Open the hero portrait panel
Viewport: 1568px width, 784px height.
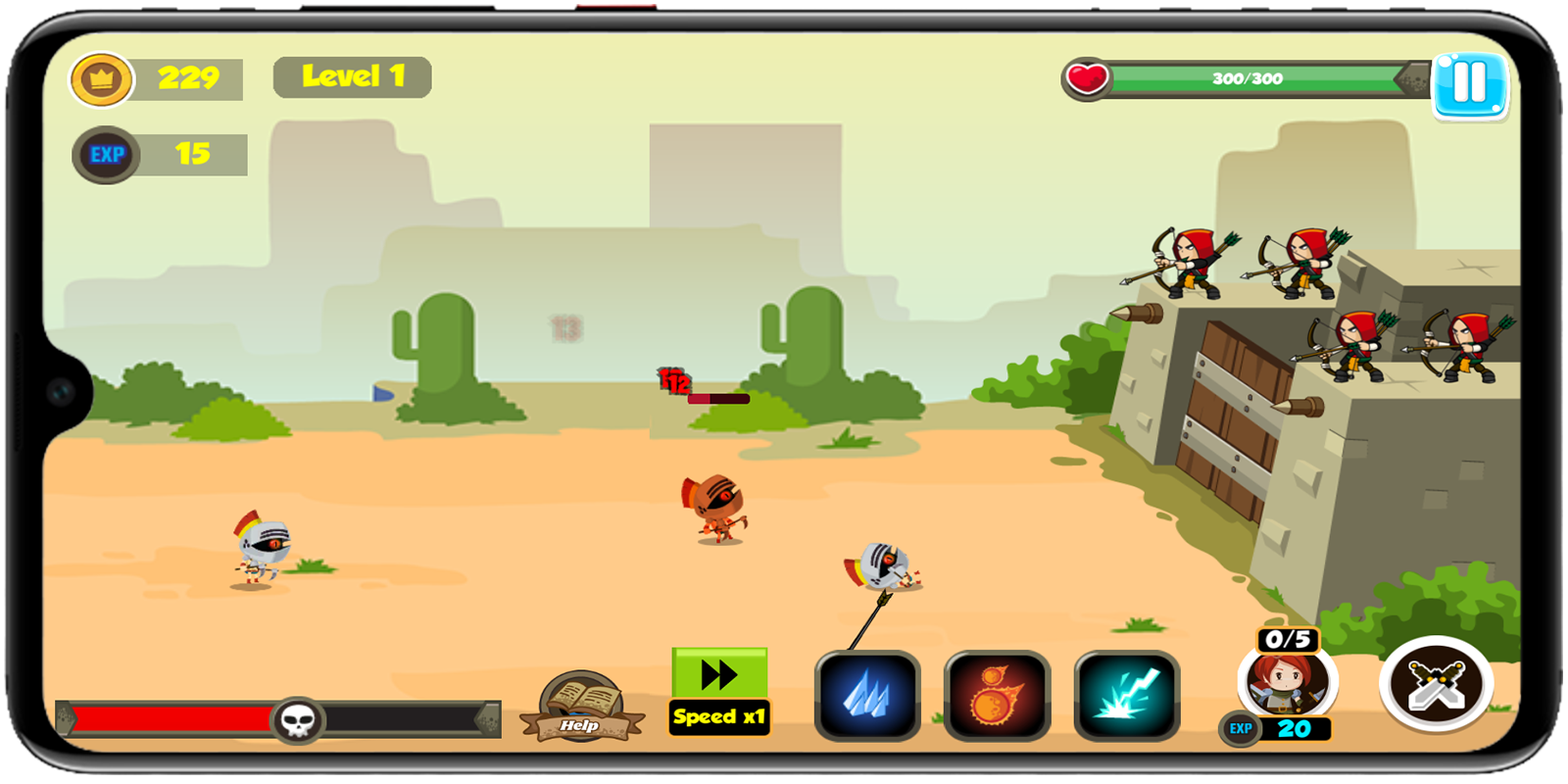point(1288,686)
